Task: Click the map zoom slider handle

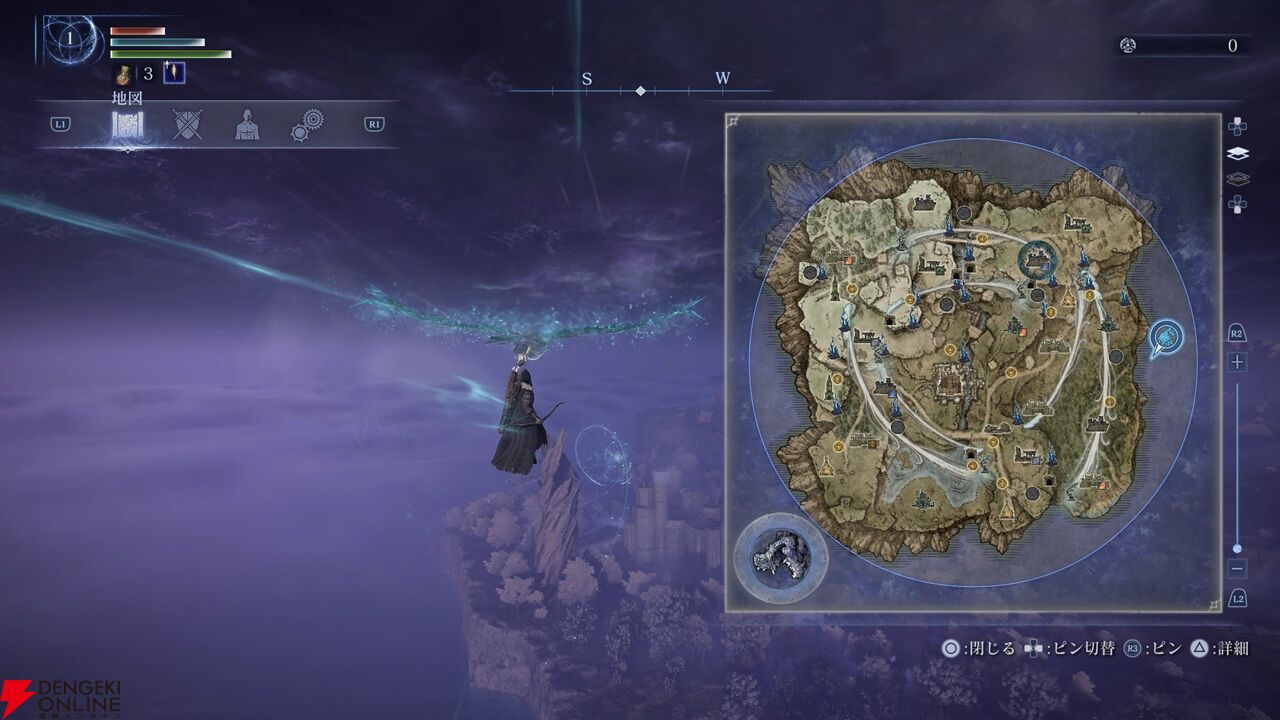Action: click(x=1237, y=548)
